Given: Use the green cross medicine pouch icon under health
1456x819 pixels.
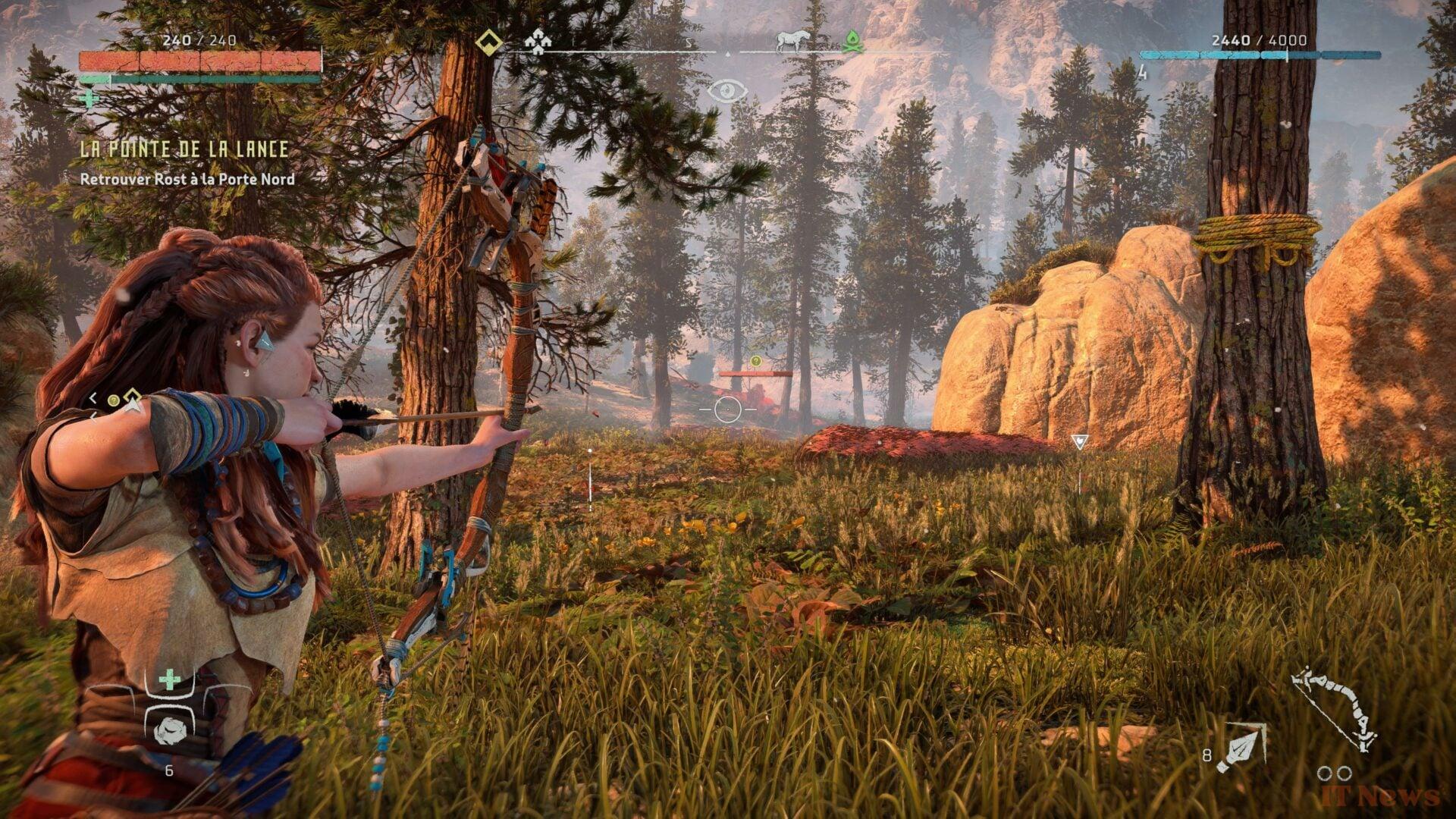Looking at the screenshot, I should (x=89, y=99).
